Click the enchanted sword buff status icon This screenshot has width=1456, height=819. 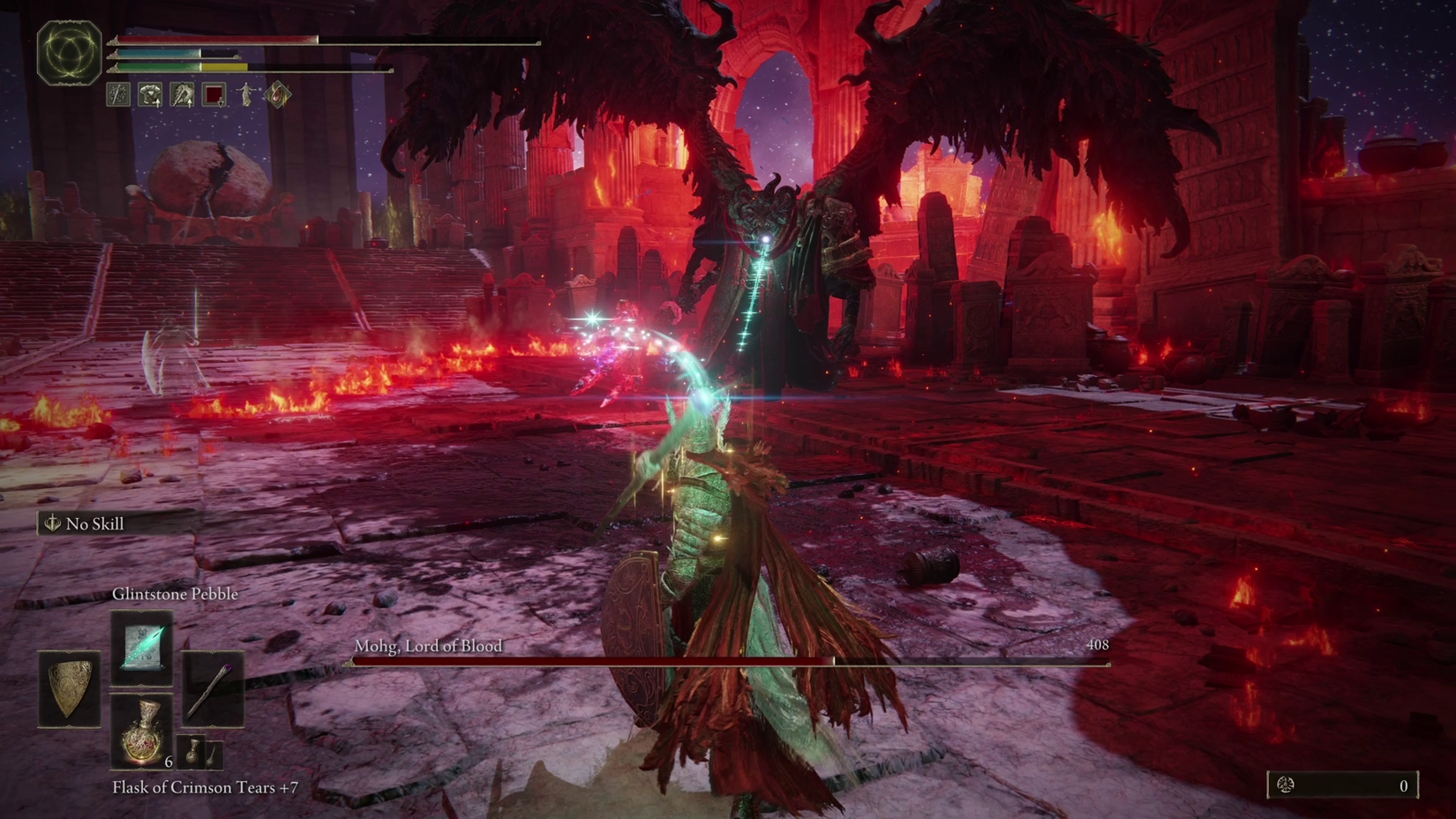(x=117, y=94)
